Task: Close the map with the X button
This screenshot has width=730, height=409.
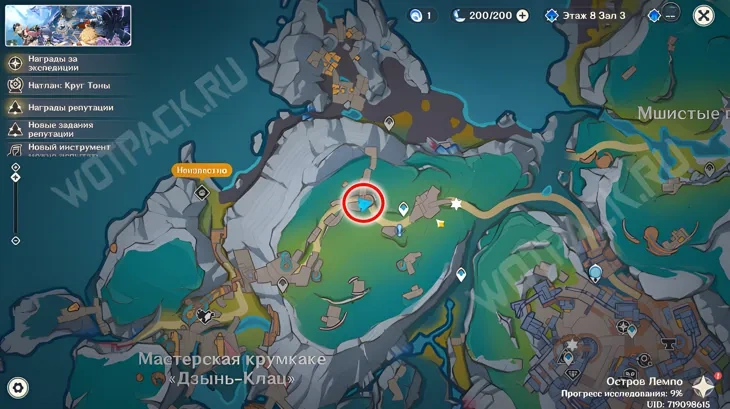Action: 704,16
